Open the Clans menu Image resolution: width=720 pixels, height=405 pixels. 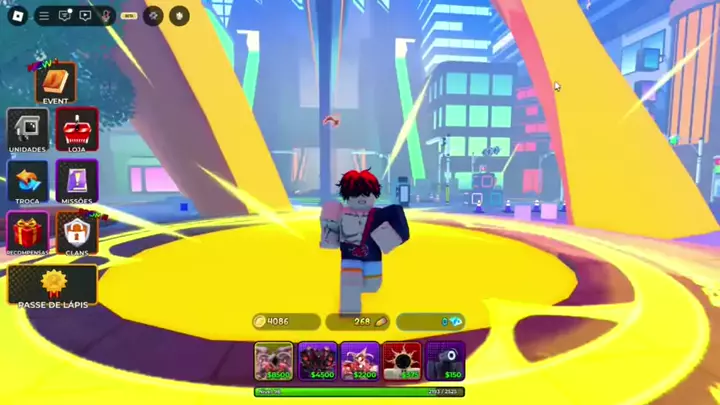click(x=76, y=233)
